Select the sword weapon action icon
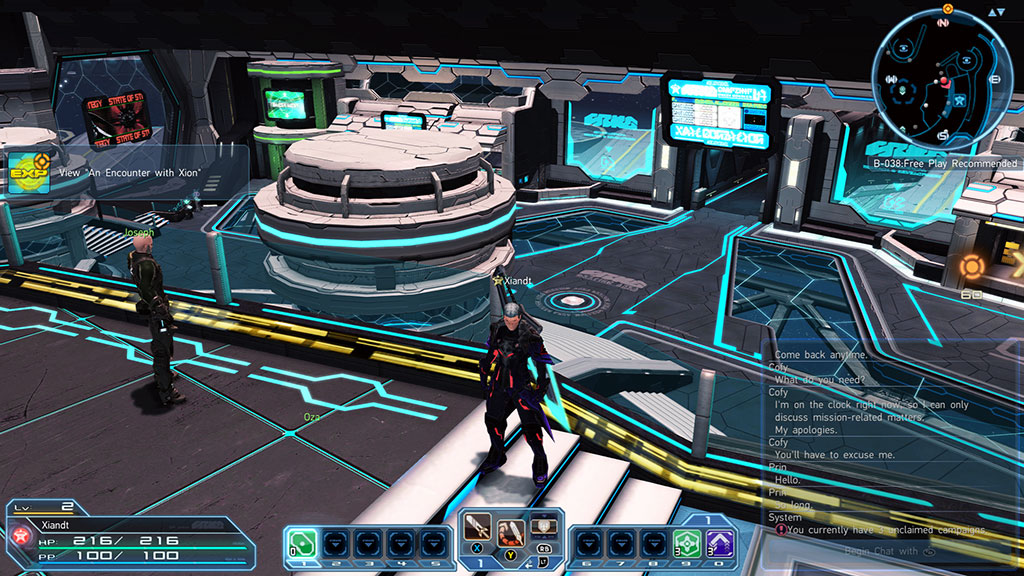Viewport: 1024px width, 576px height. pyautogui.click(x=476, y=526)
